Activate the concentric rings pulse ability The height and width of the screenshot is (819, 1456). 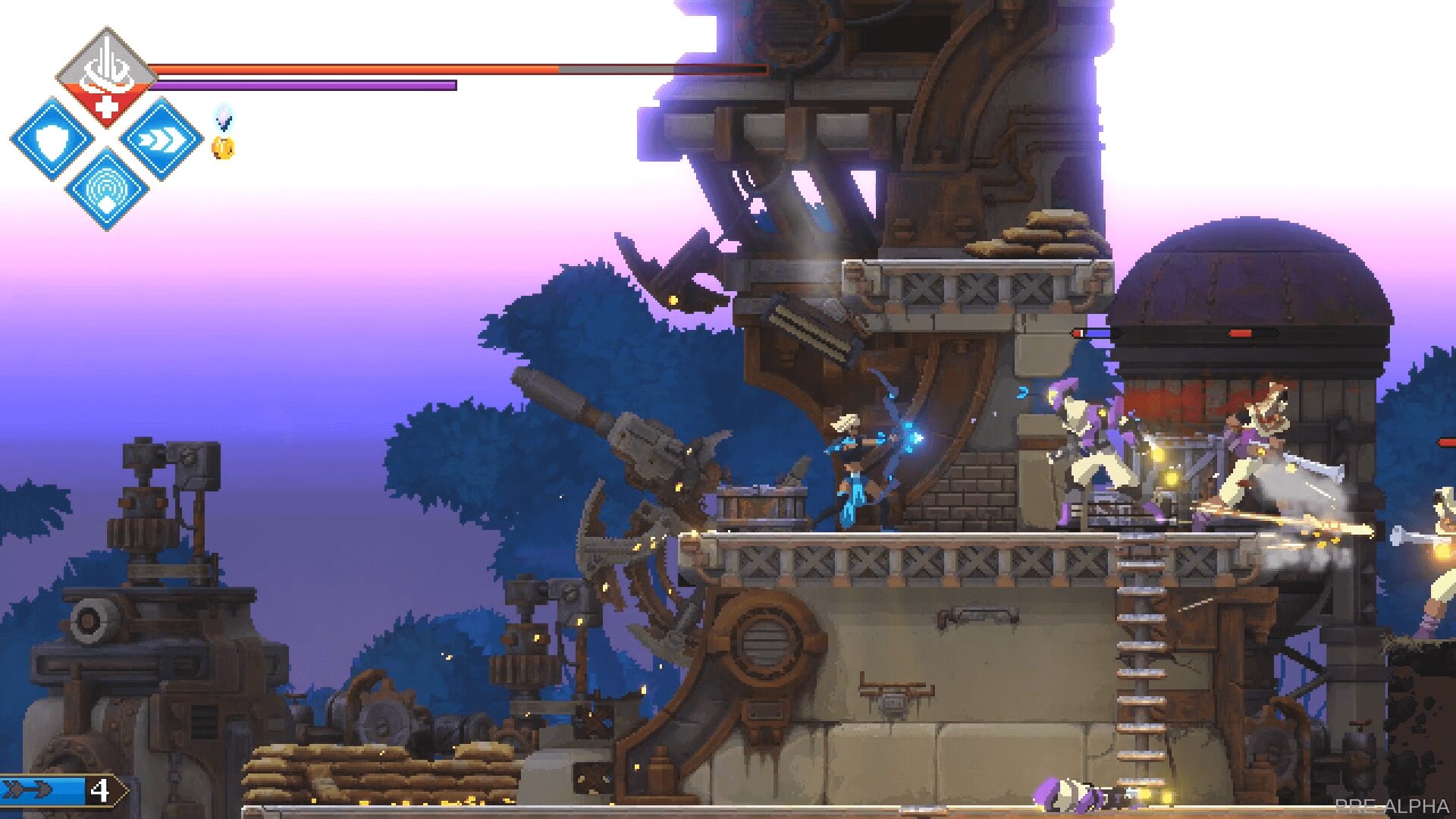pyautogui.click(x=107, y=190)
